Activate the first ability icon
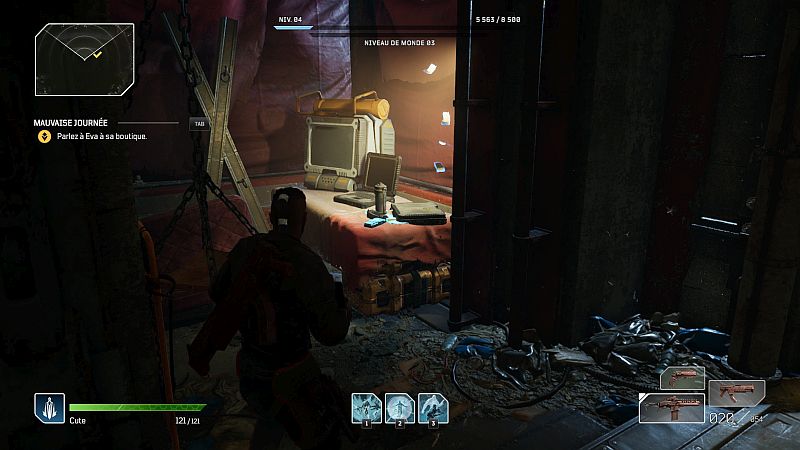Viewport: 800px width, 450px height. [x=367, y=407]
